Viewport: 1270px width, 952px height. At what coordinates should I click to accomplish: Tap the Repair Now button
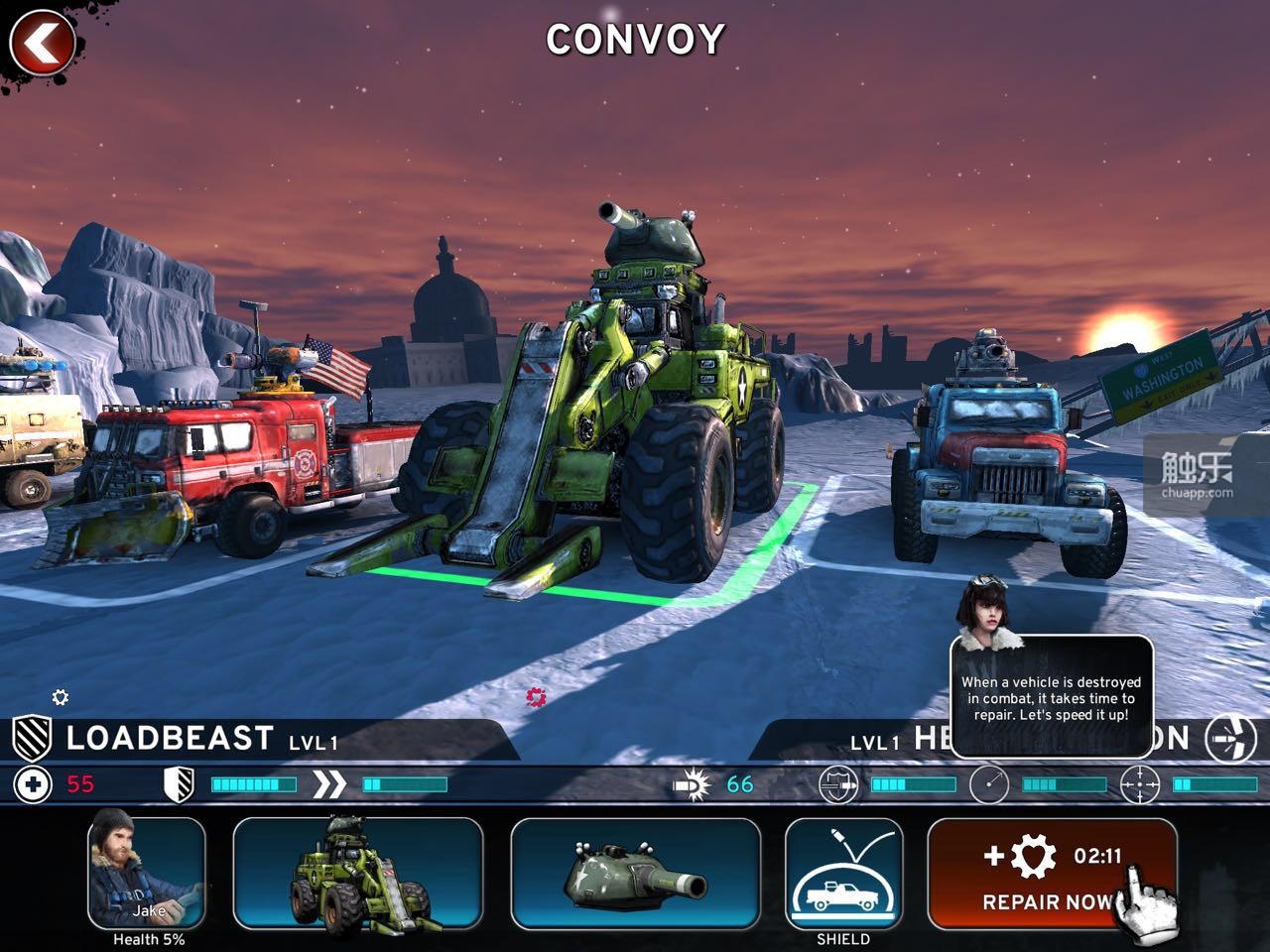(1051, 874)
